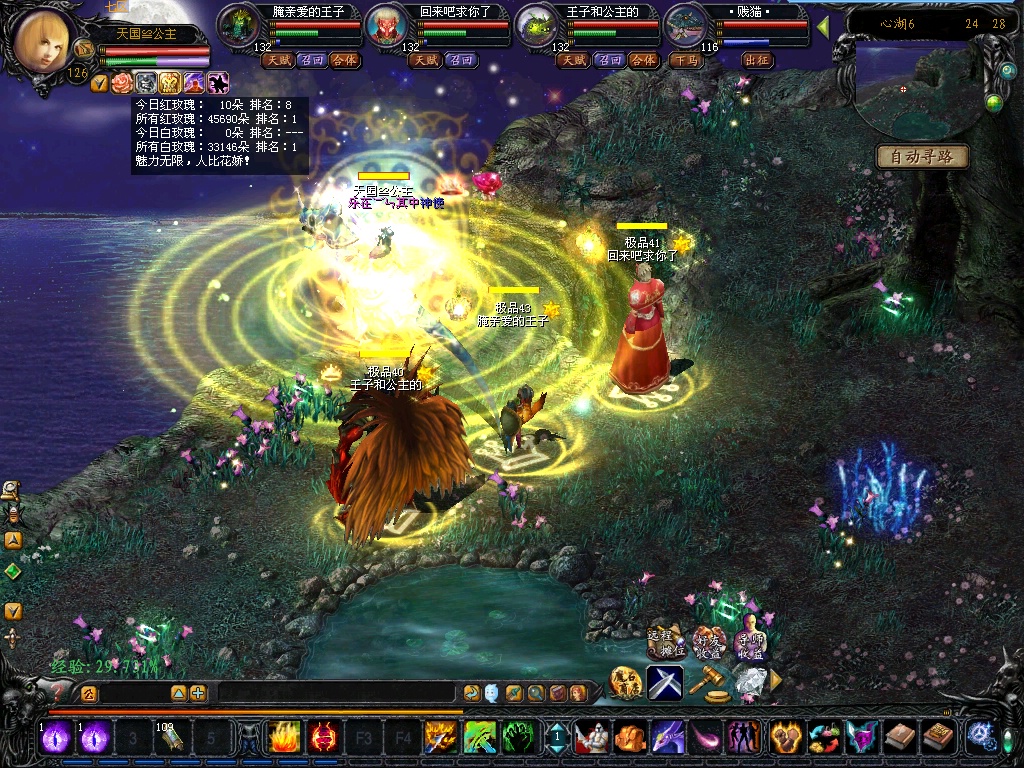Click the crossed swords icon
The height and width of the screenshot is (768, 1024).
point(664,683)
